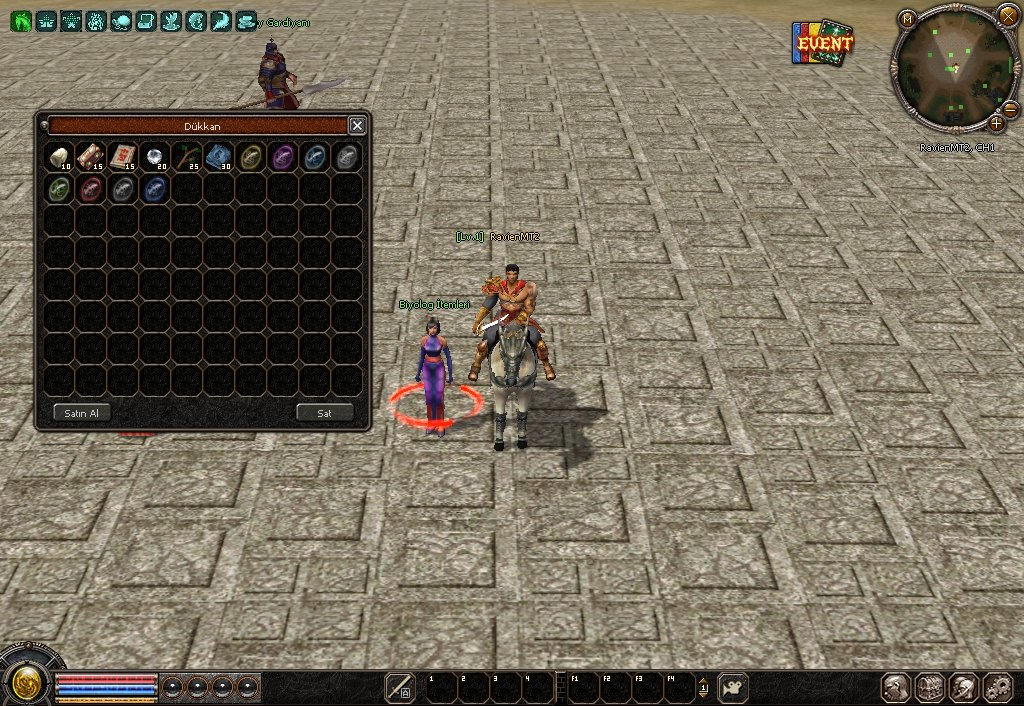Close the minimap with its X button
The height and width of the screenshot is (706, 1024).
point(1007,16)
